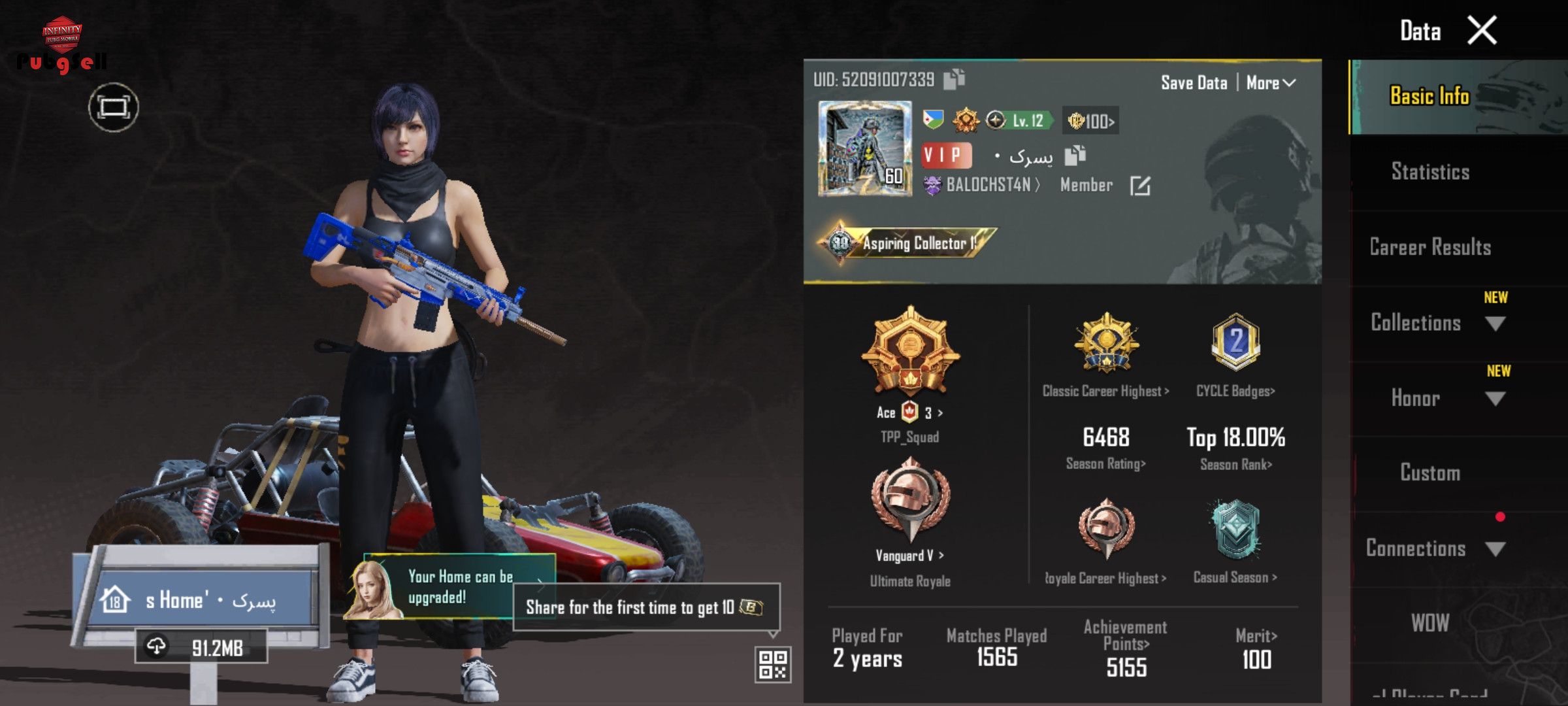Open the CYCLE Badges page
This screenshot has width=1568, height=706.
pyautogui.click(x=1235, y=391)
